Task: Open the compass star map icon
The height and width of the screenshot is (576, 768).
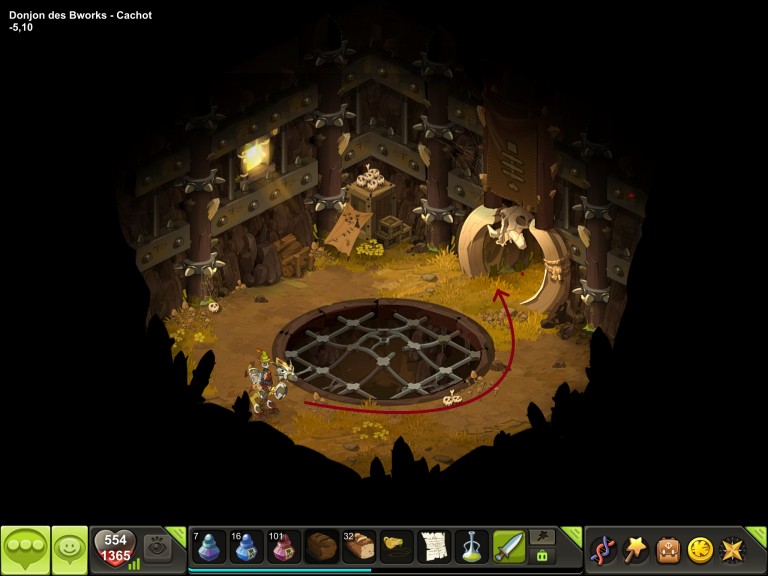Action: (733, 549)
